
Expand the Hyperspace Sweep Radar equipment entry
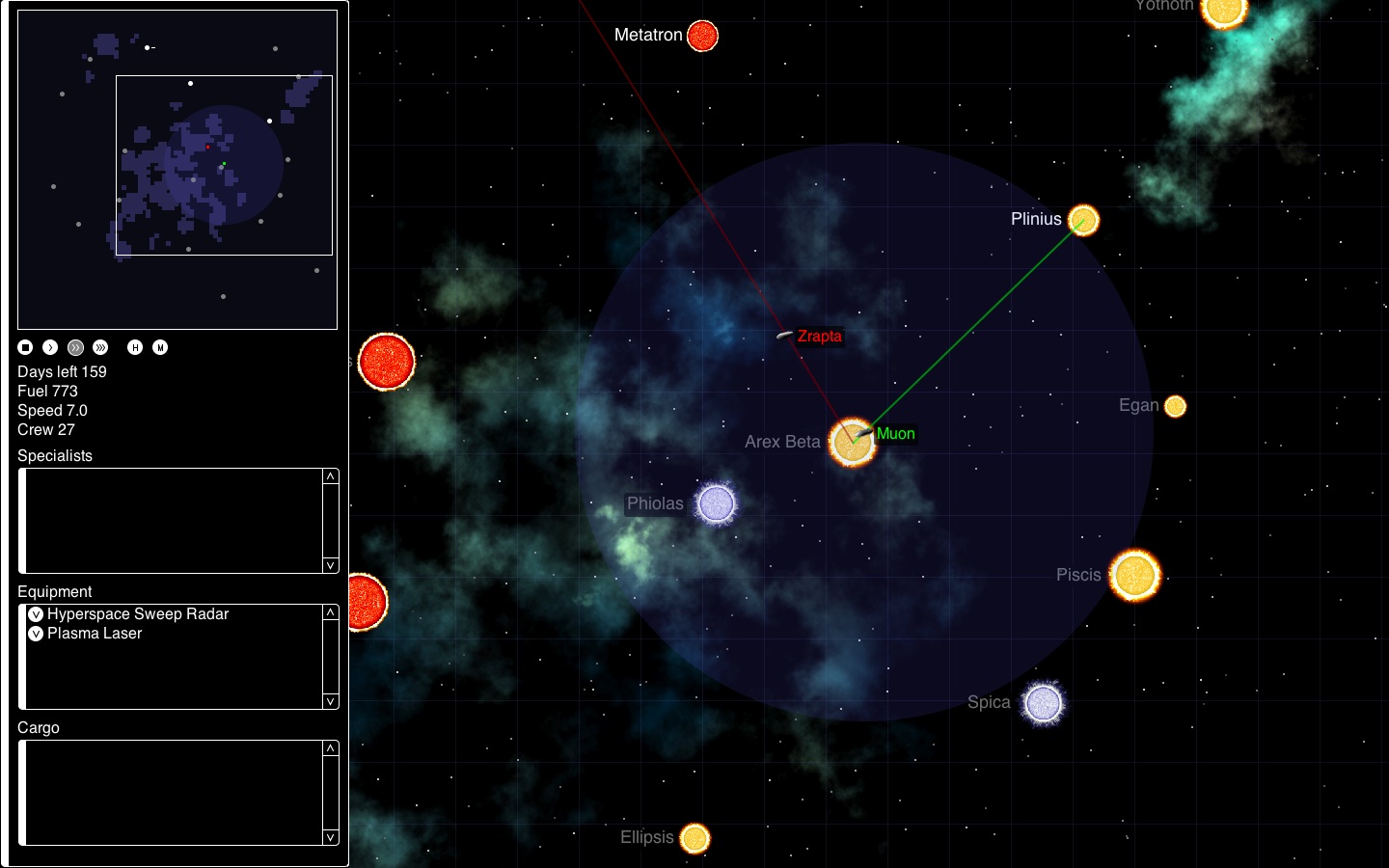click(36, 614)
